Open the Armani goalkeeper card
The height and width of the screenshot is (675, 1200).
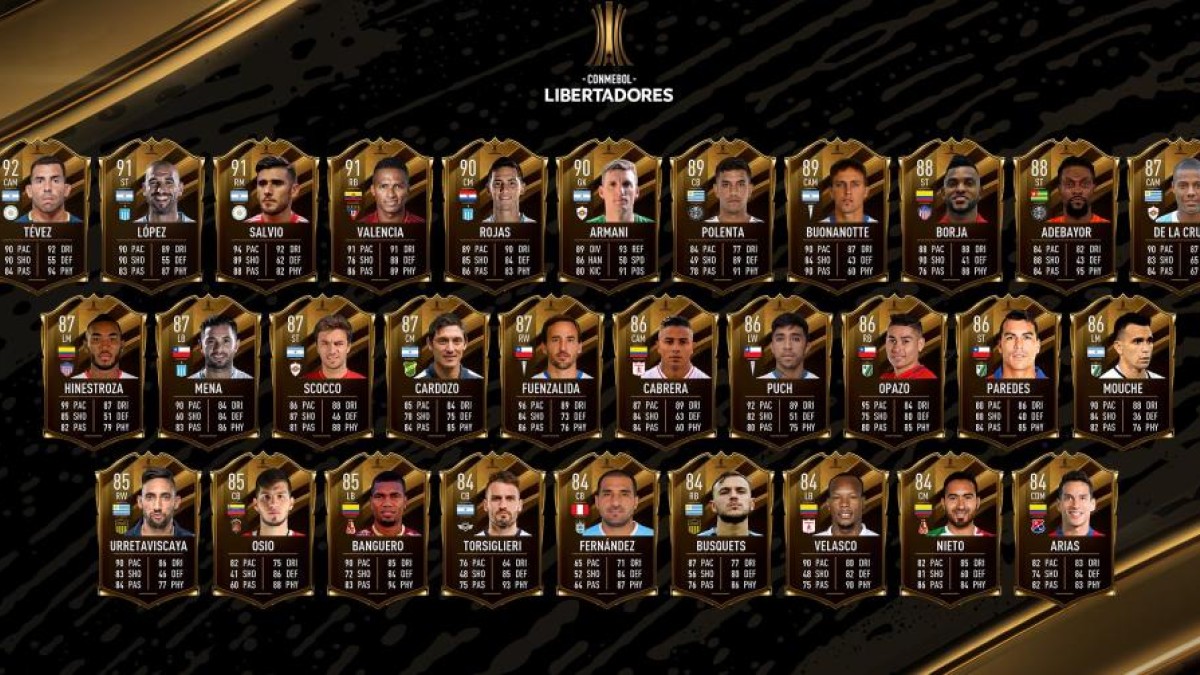click(x=609, y=214)
